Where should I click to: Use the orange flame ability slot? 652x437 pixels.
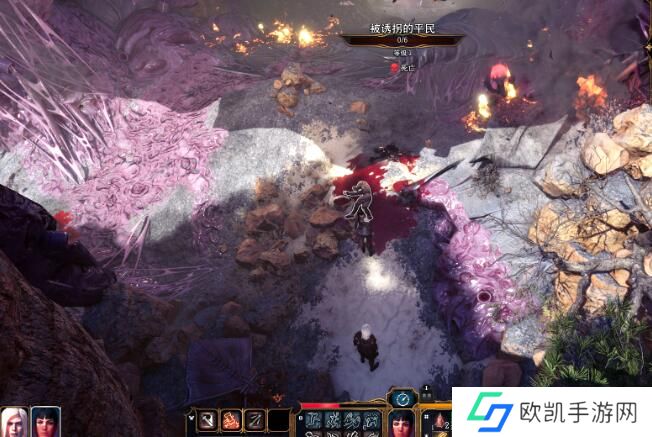tap(231, 421)
